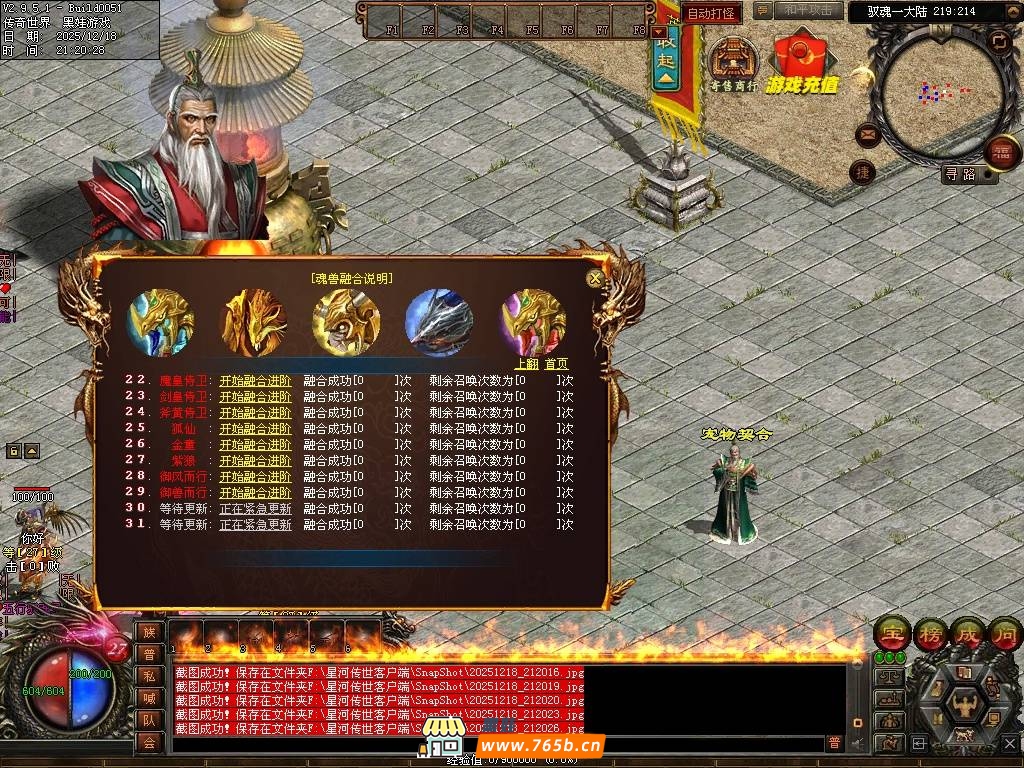Collapse the banner with 收起 button
The image size is (1024, 768).
[666, 58]
